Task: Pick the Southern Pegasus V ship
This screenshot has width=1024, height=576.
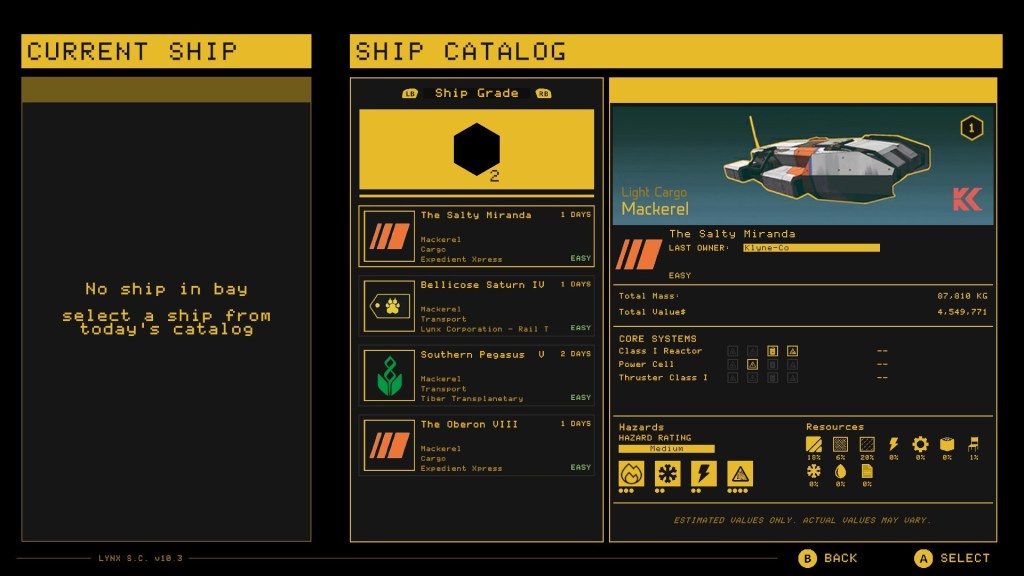Action: click(x=476, y=376)
